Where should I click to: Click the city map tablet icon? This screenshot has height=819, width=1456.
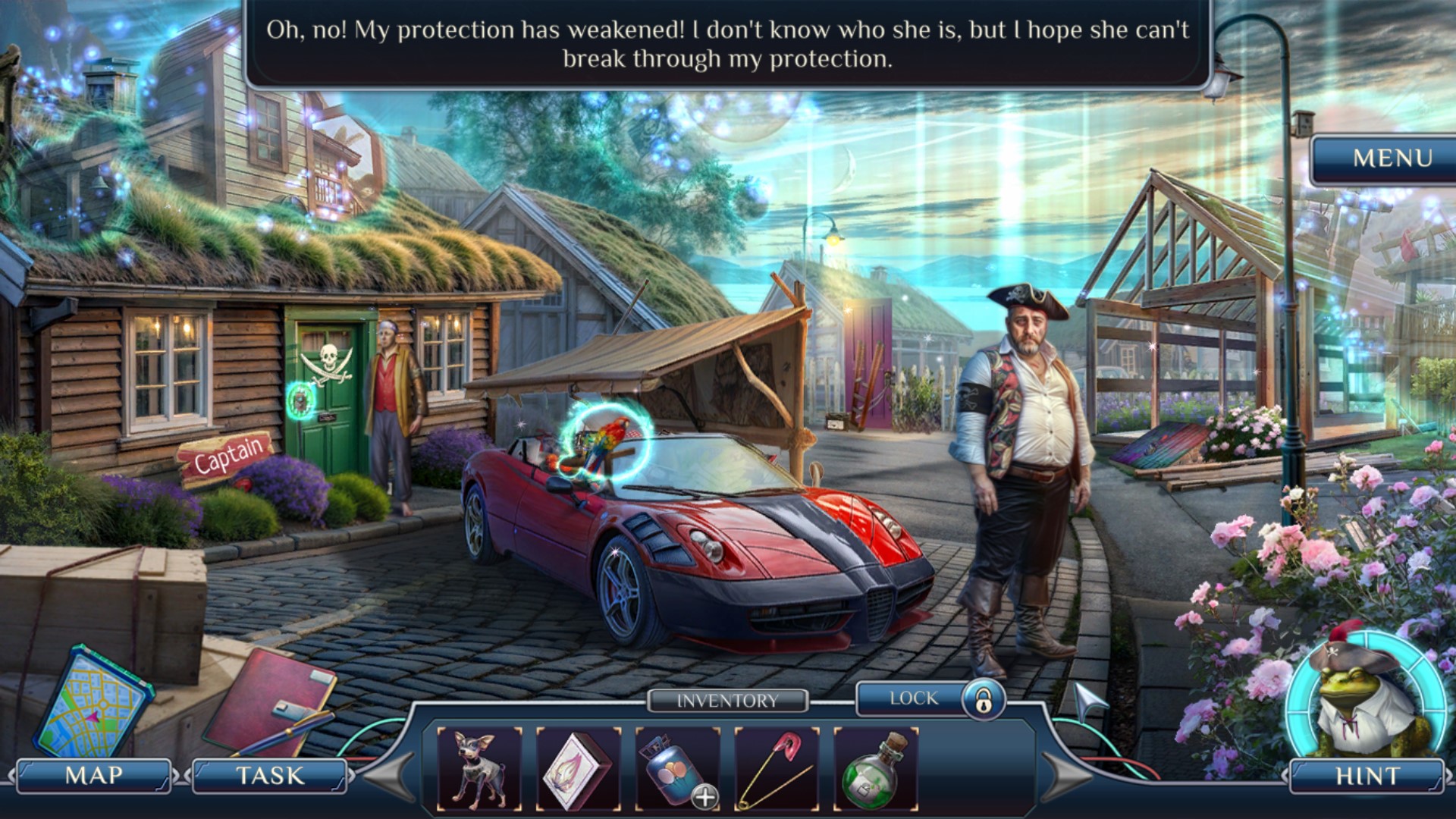(93, 702)
